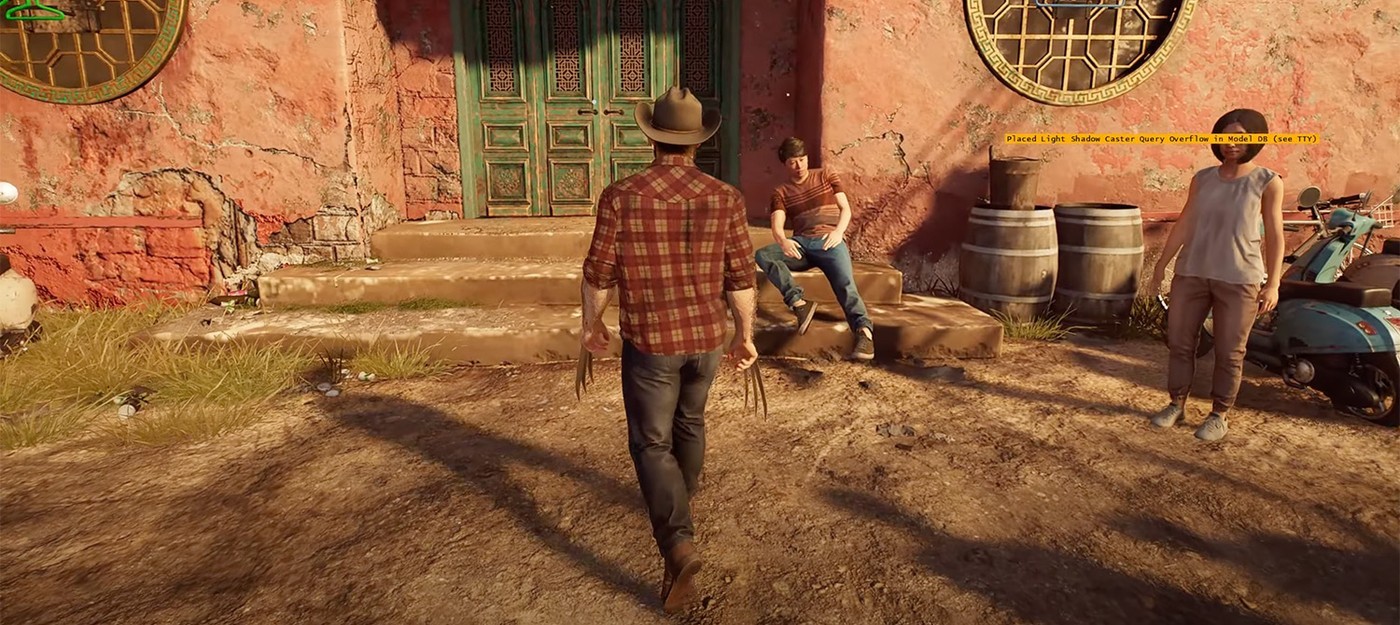Click the green hanger debug icon
The image size is (1400, 625).
click(x=33, y=11)
